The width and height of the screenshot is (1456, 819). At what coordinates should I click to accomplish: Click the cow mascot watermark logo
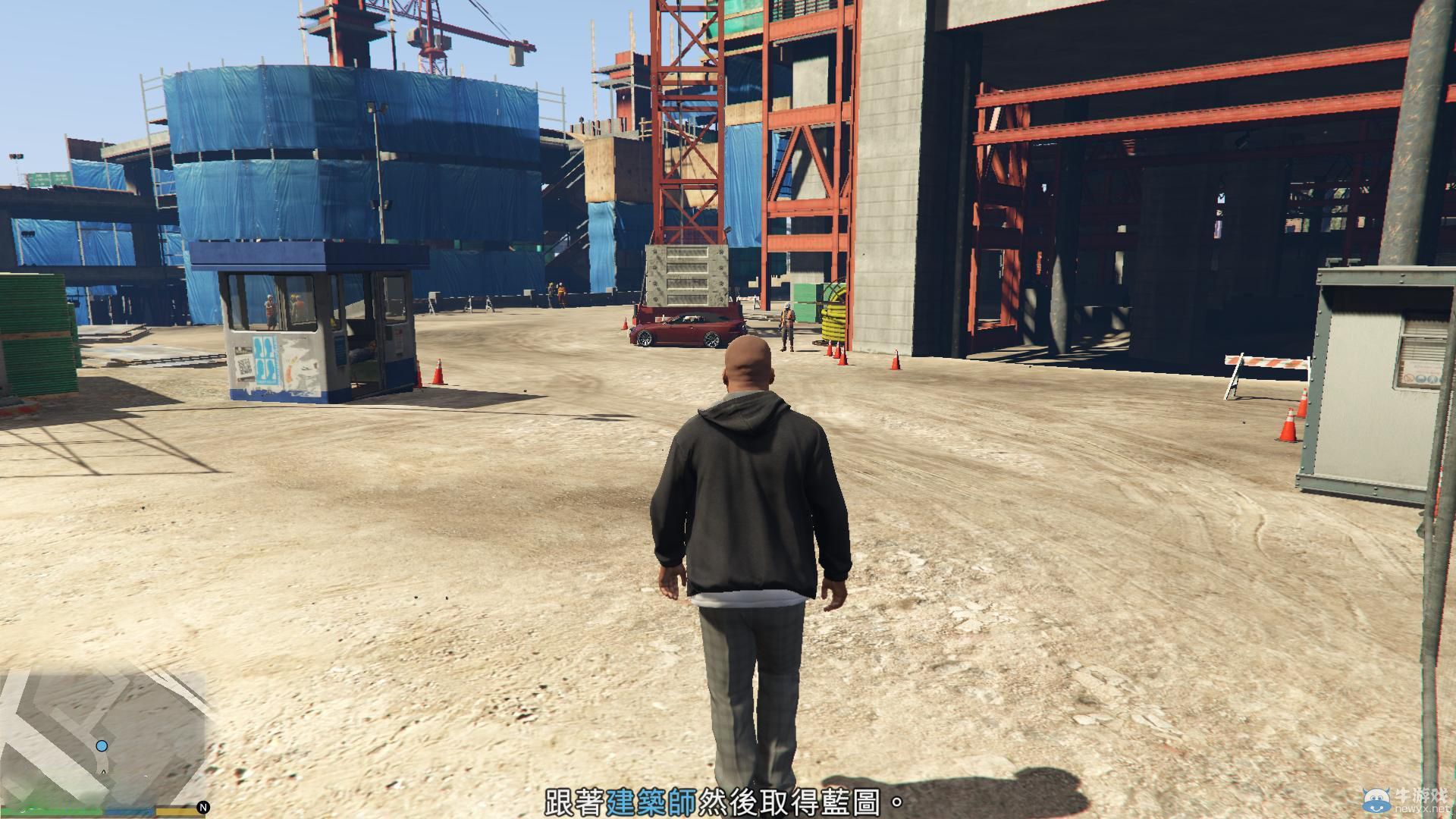coord(1376,800)
